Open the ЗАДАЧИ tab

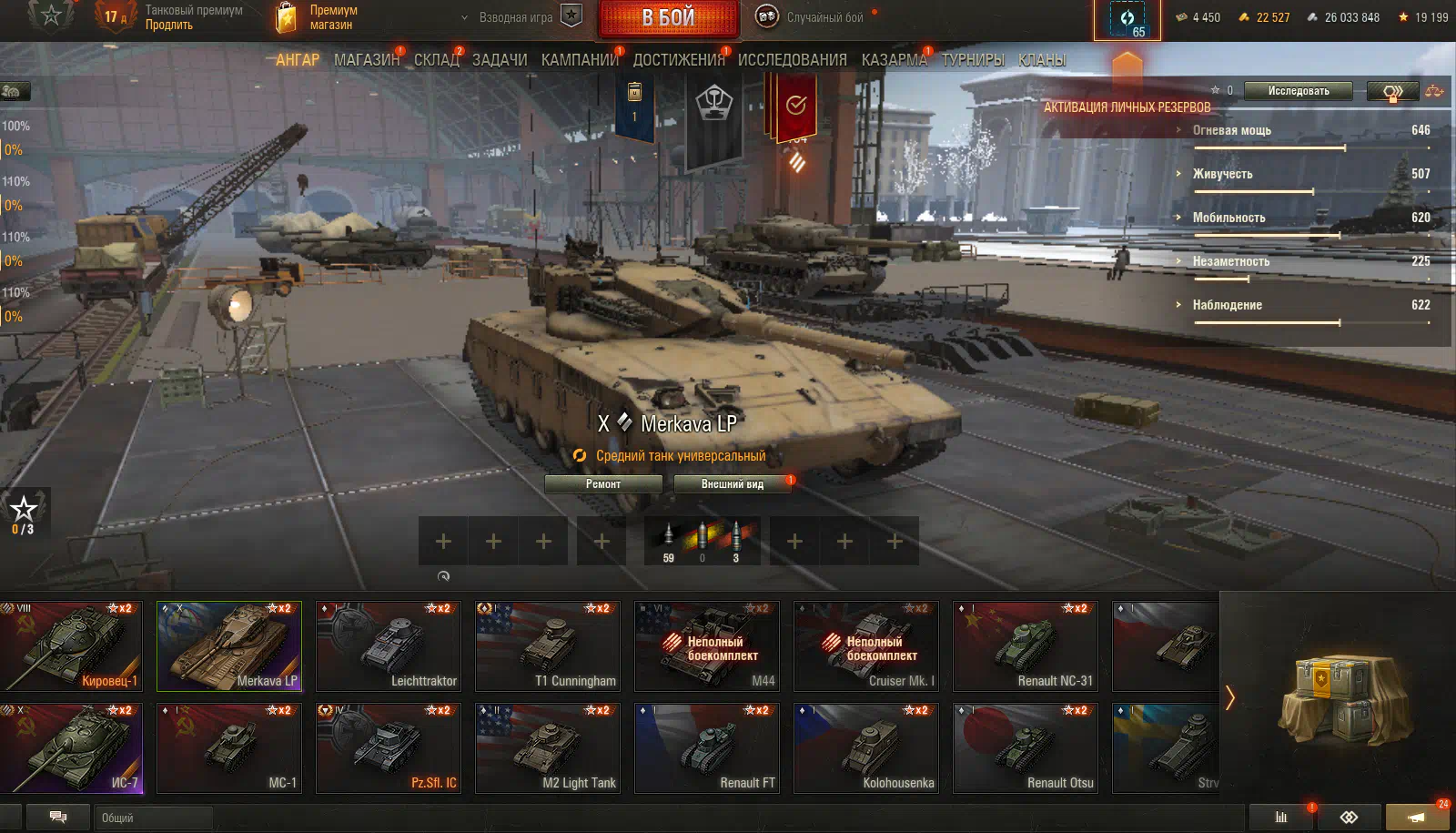tap(500, 60)
